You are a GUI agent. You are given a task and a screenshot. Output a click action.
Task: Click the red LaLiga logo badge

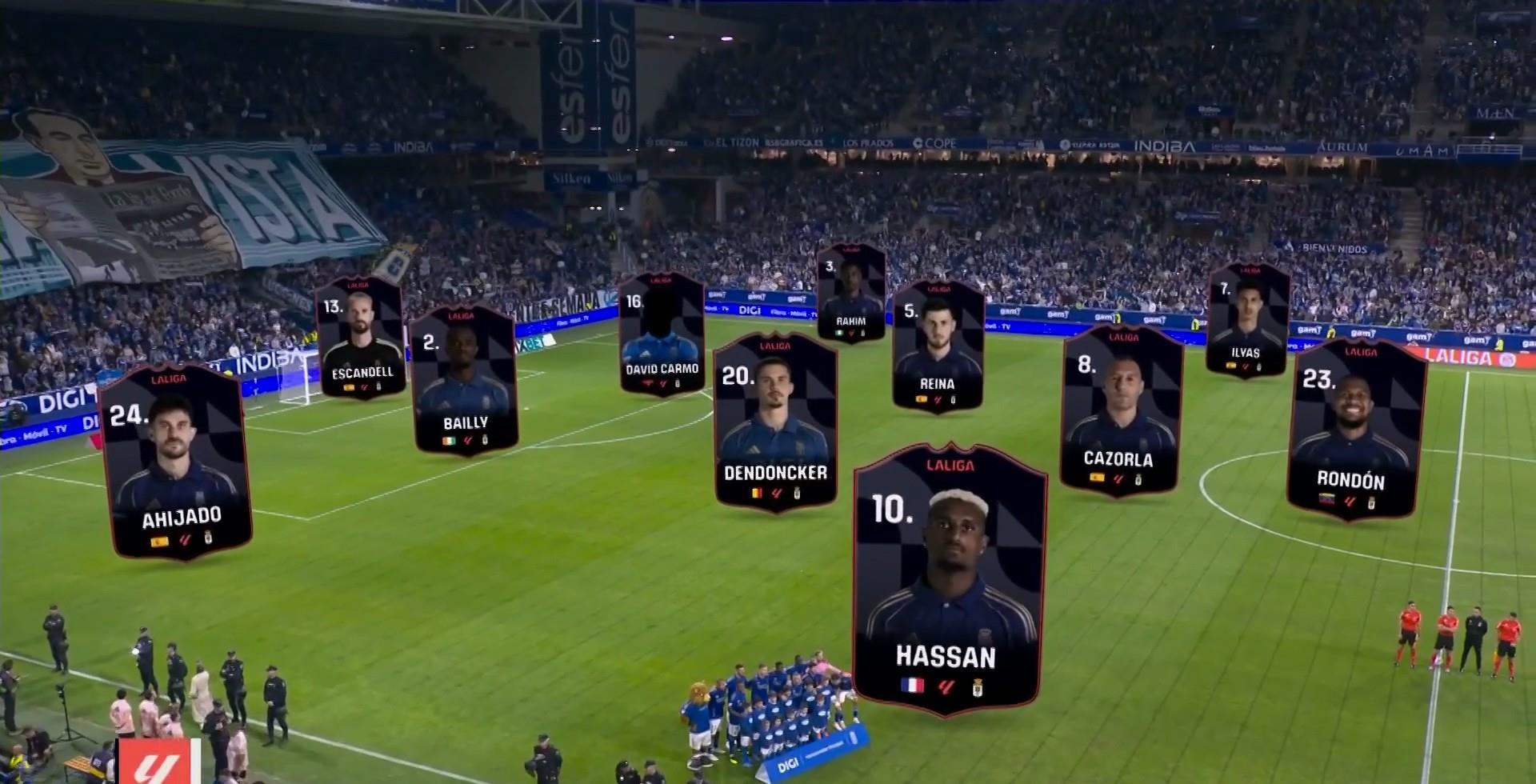[157, 762]
